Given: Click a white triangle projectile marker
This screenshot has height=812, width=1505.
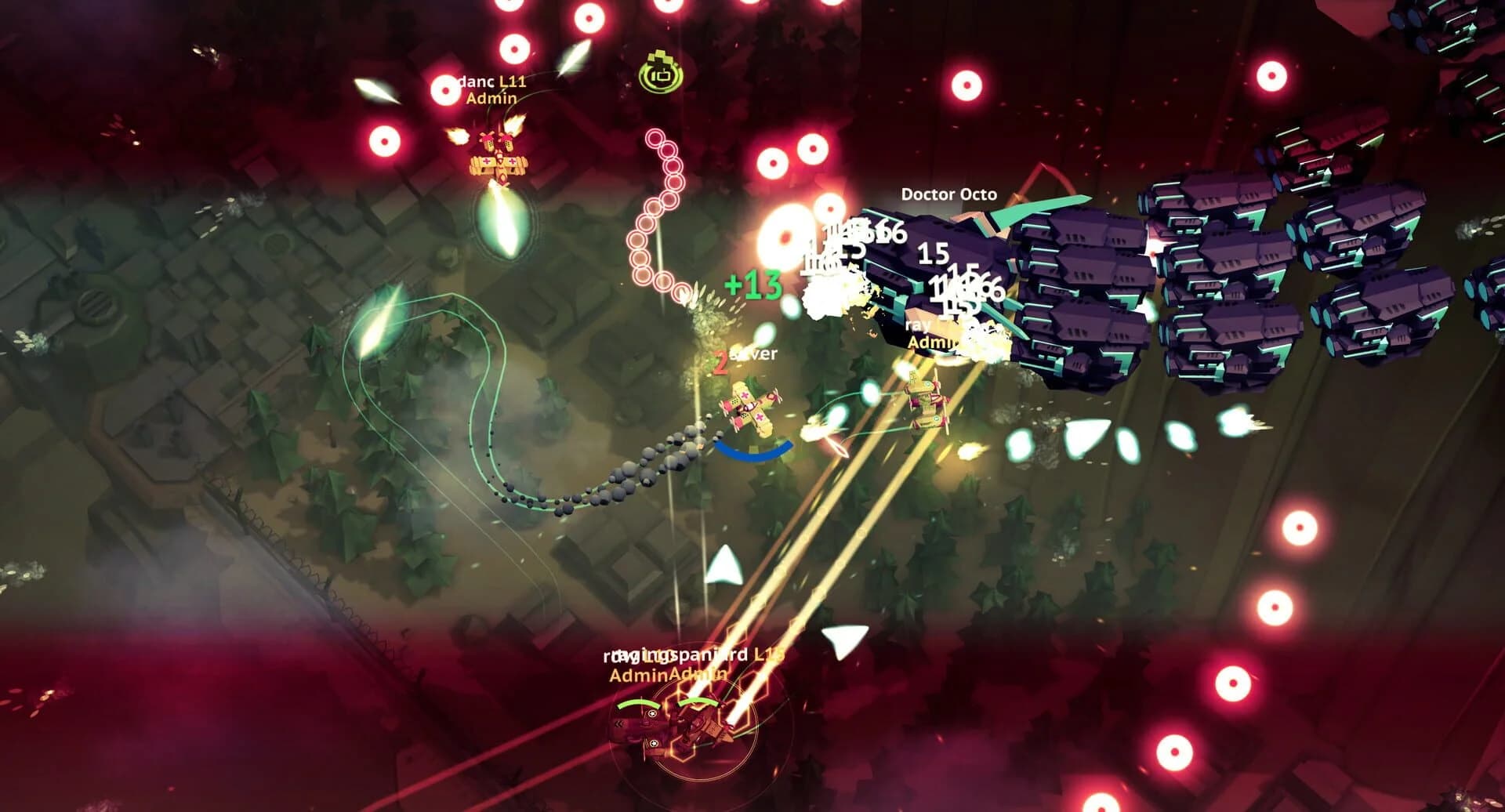Looking at the screenshot, I should click(725, 566).
